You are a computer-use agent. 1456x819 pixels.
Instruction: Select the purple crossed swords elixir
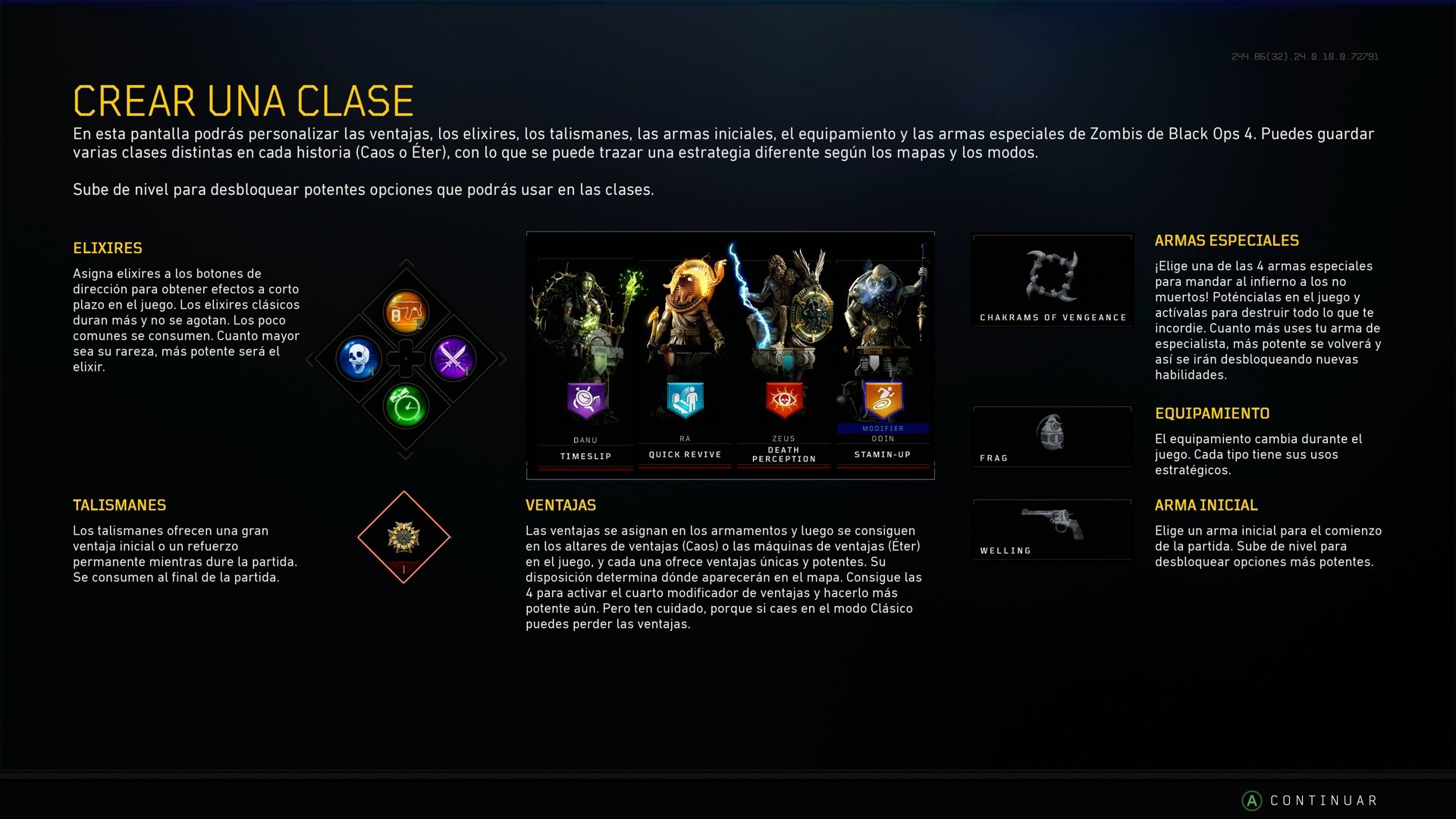pos(453,359)
